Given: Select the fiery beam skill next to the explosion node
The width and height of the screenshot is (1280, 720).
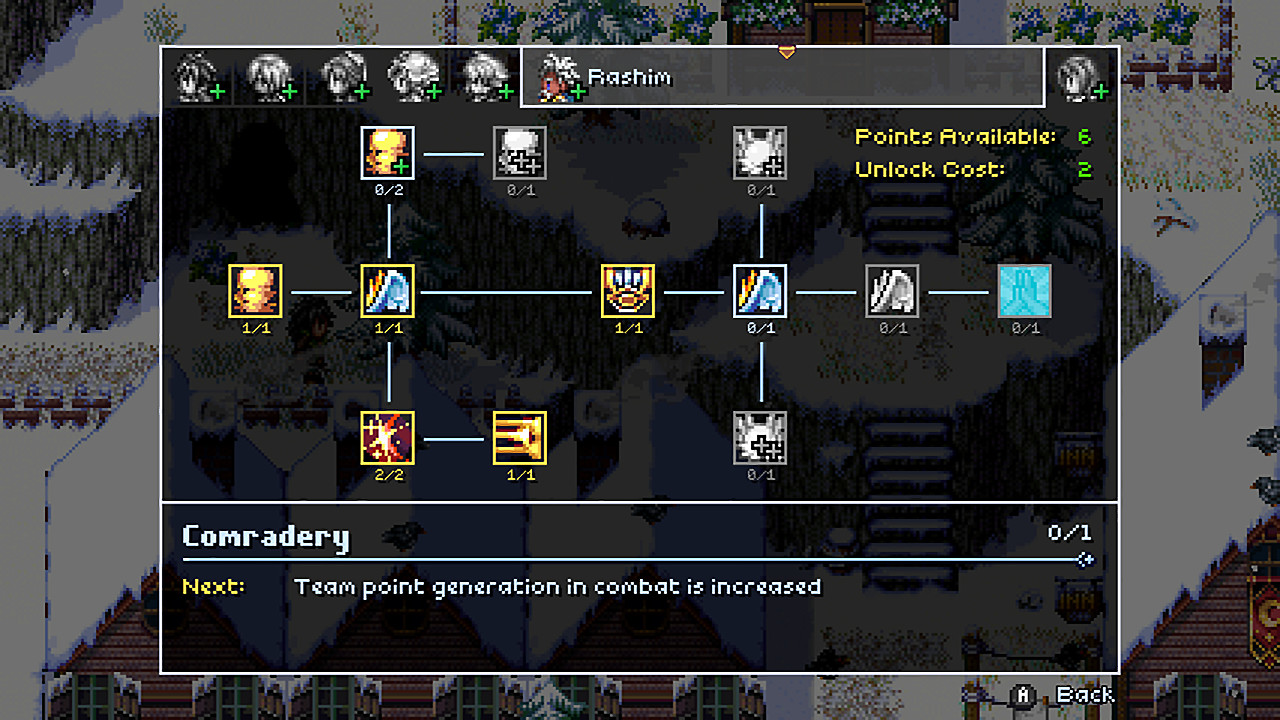Looking at the screenshot, I should point(519,438).
